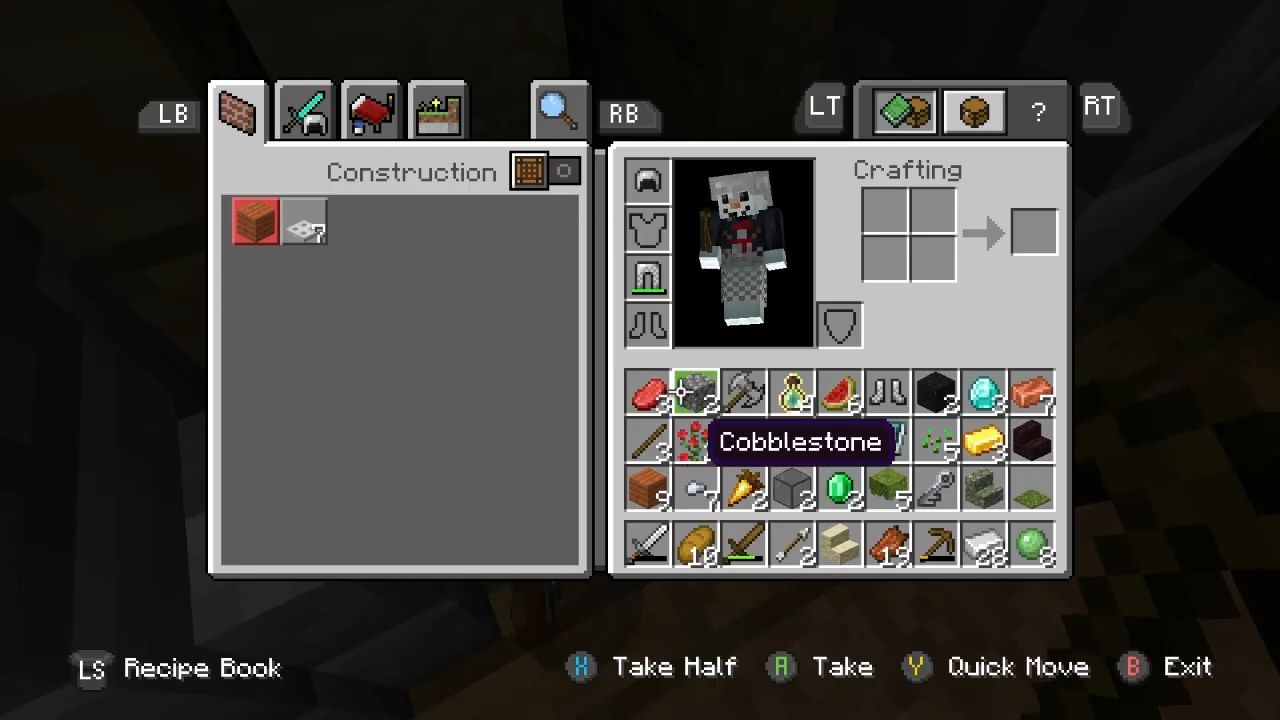Toggle the craftable recipes filter switch
The image size is (1280, 720).
click(545, 172)
